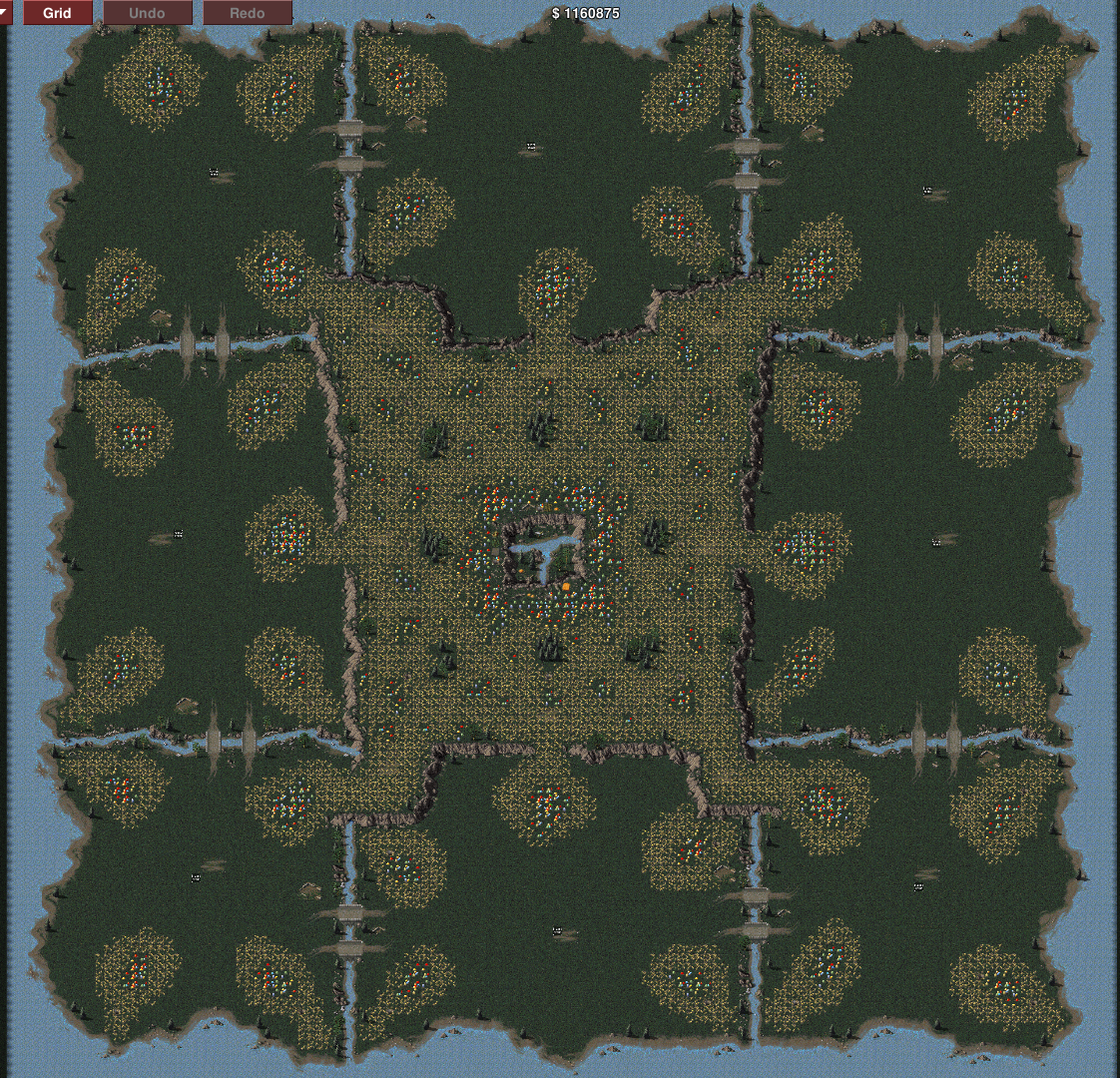Click the Redo button
The image size is (1120, 1078).
[x=247, y=13]
